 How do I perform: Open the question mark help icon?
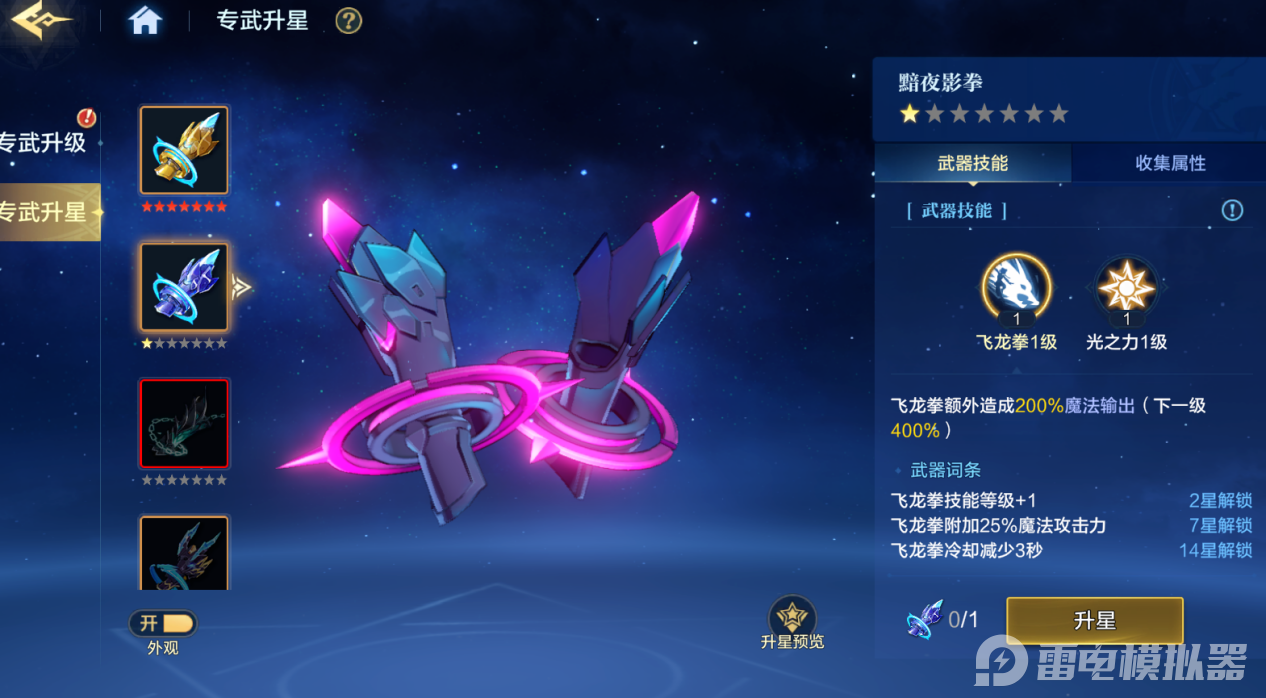pos(348,21)
